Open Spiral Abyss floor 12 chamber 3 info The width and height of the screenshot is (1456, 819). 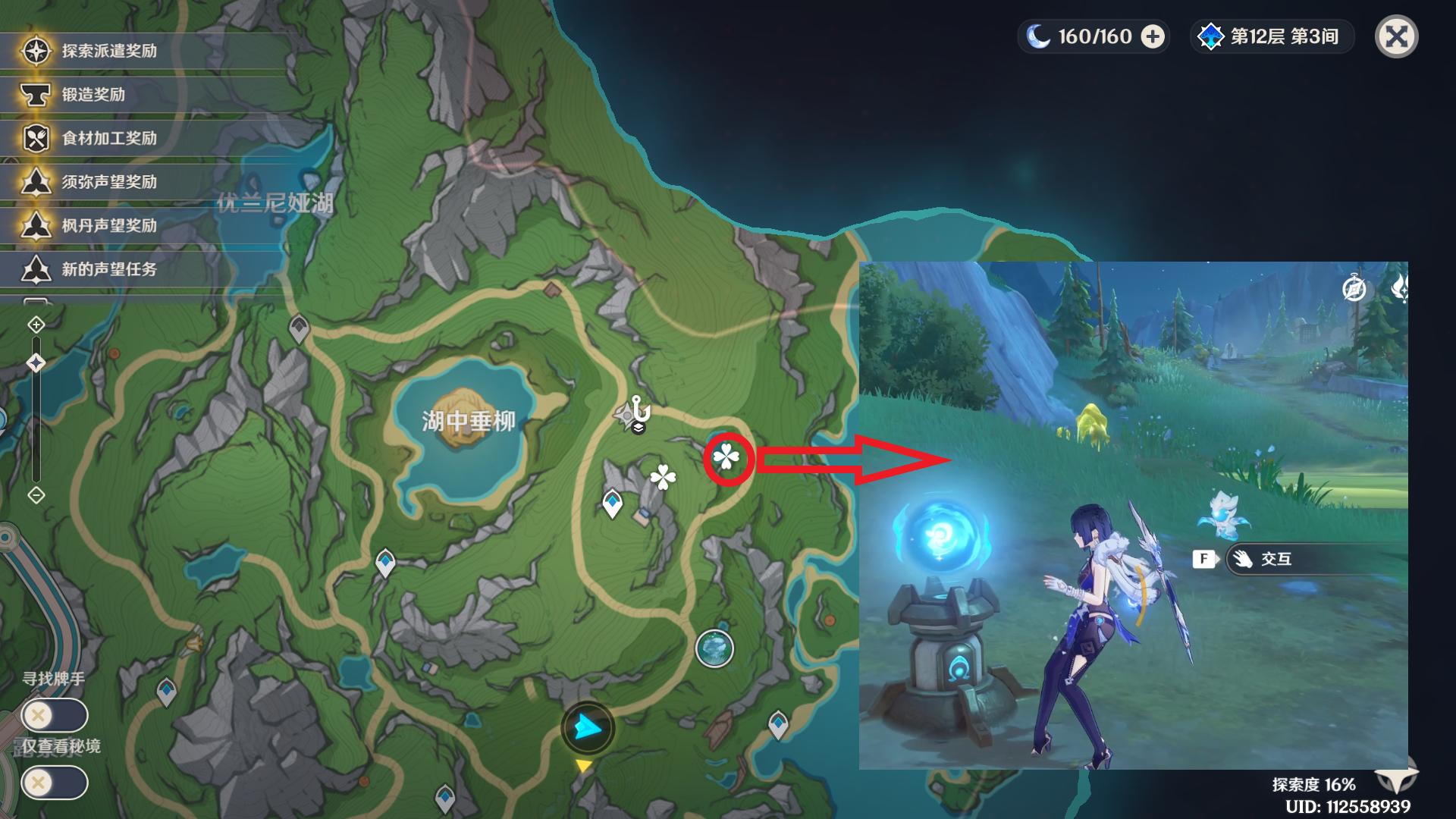[x=1272, y=36]
